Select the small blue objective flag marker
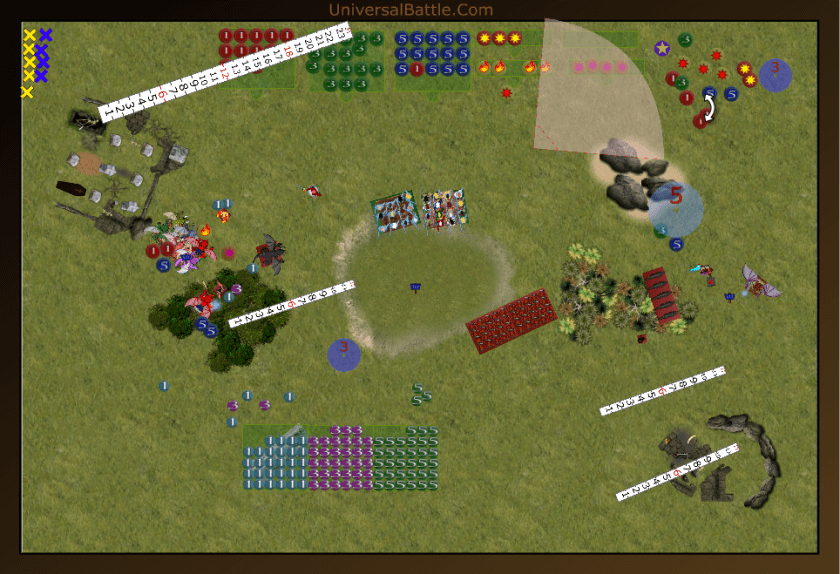This screenshot has height=574, width=840. pos(415,287)
